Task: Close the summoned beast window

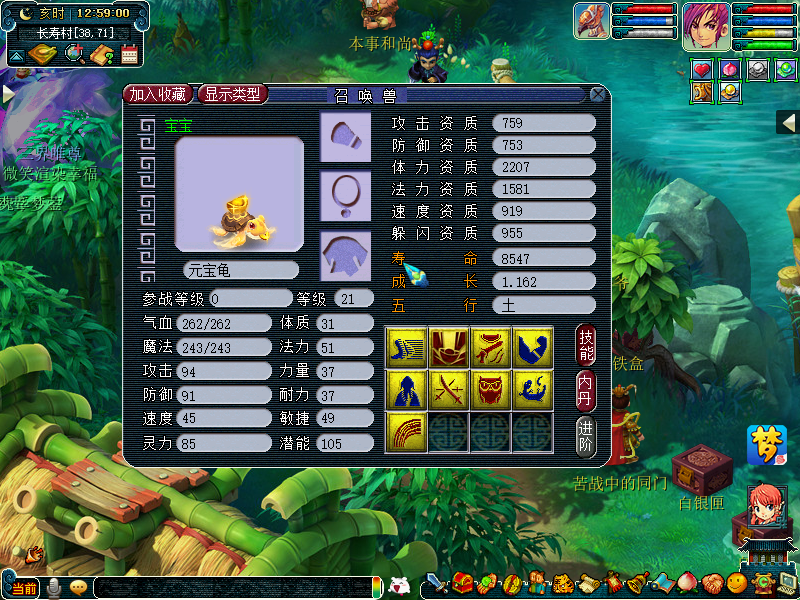Action: click(x=597, y=95)
